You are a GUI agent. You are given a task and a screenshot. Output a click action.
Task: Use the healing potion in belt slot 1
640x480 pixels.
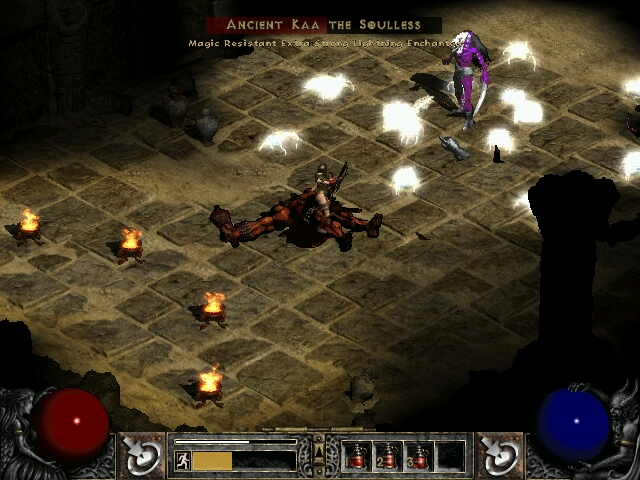click(357, 456)
